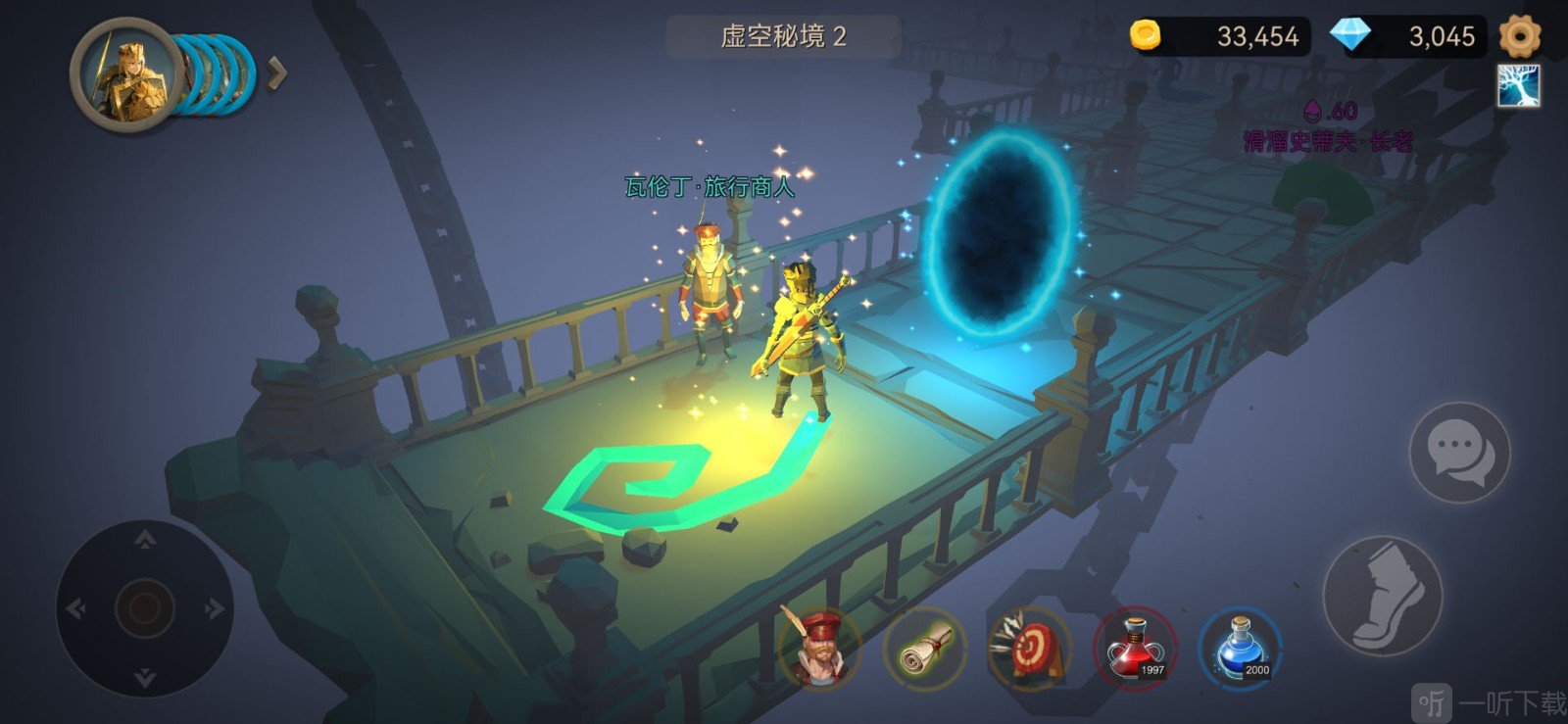The height and width of the screenshot is (724, 1568).
Task: Activate the winged boot dash button
Action: tap(1383, 596)
